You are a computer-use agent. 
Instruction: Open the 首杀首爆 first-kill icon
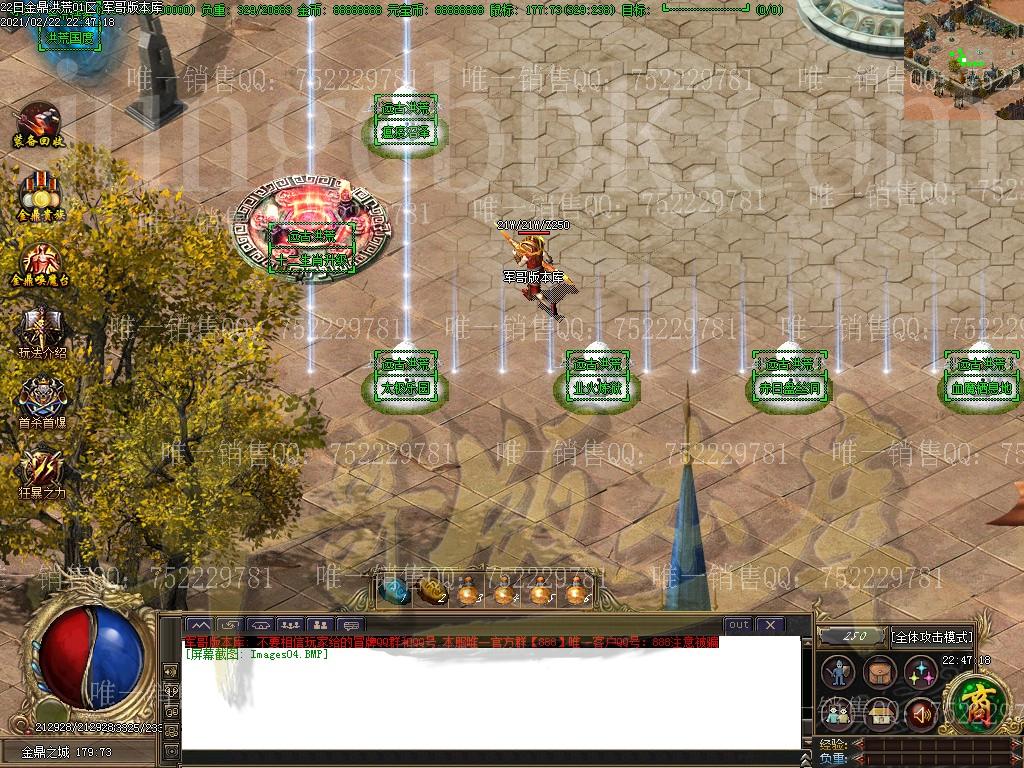click(42, 398)
